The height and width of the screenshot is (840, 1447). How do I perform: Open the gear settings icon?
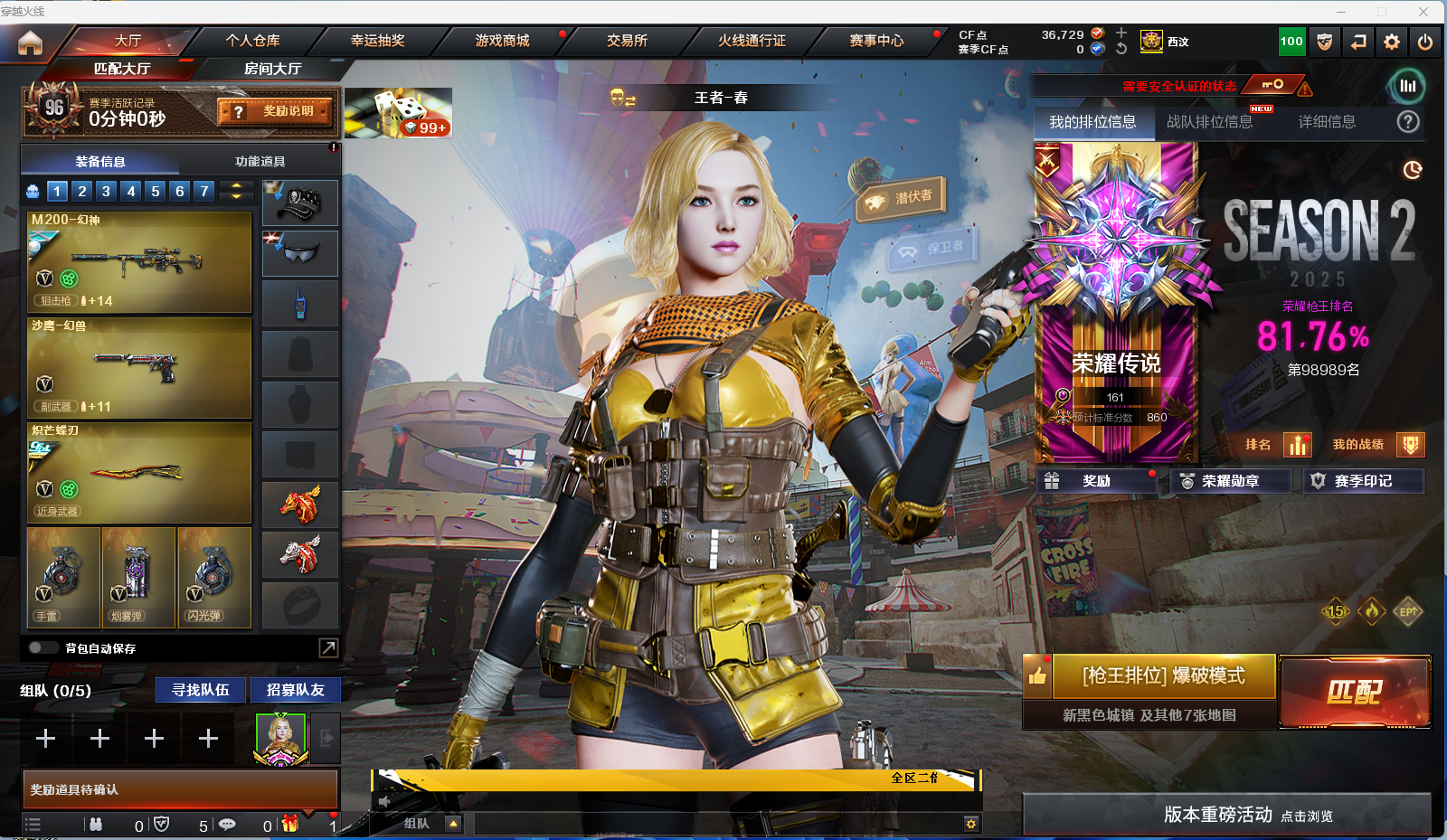[1391, 42]
